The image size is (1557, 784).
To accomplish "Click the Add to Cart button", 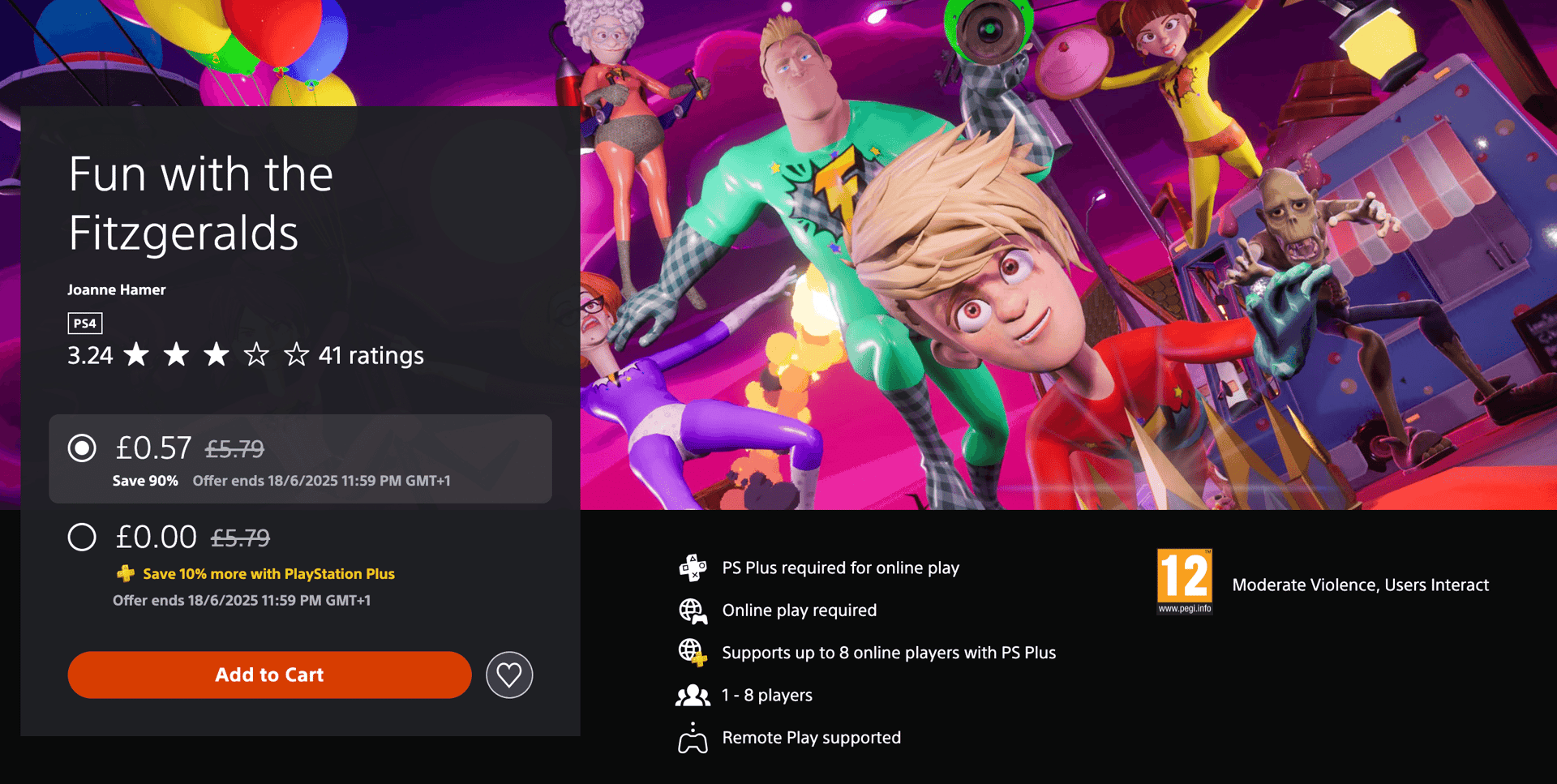I will point(269,674).
